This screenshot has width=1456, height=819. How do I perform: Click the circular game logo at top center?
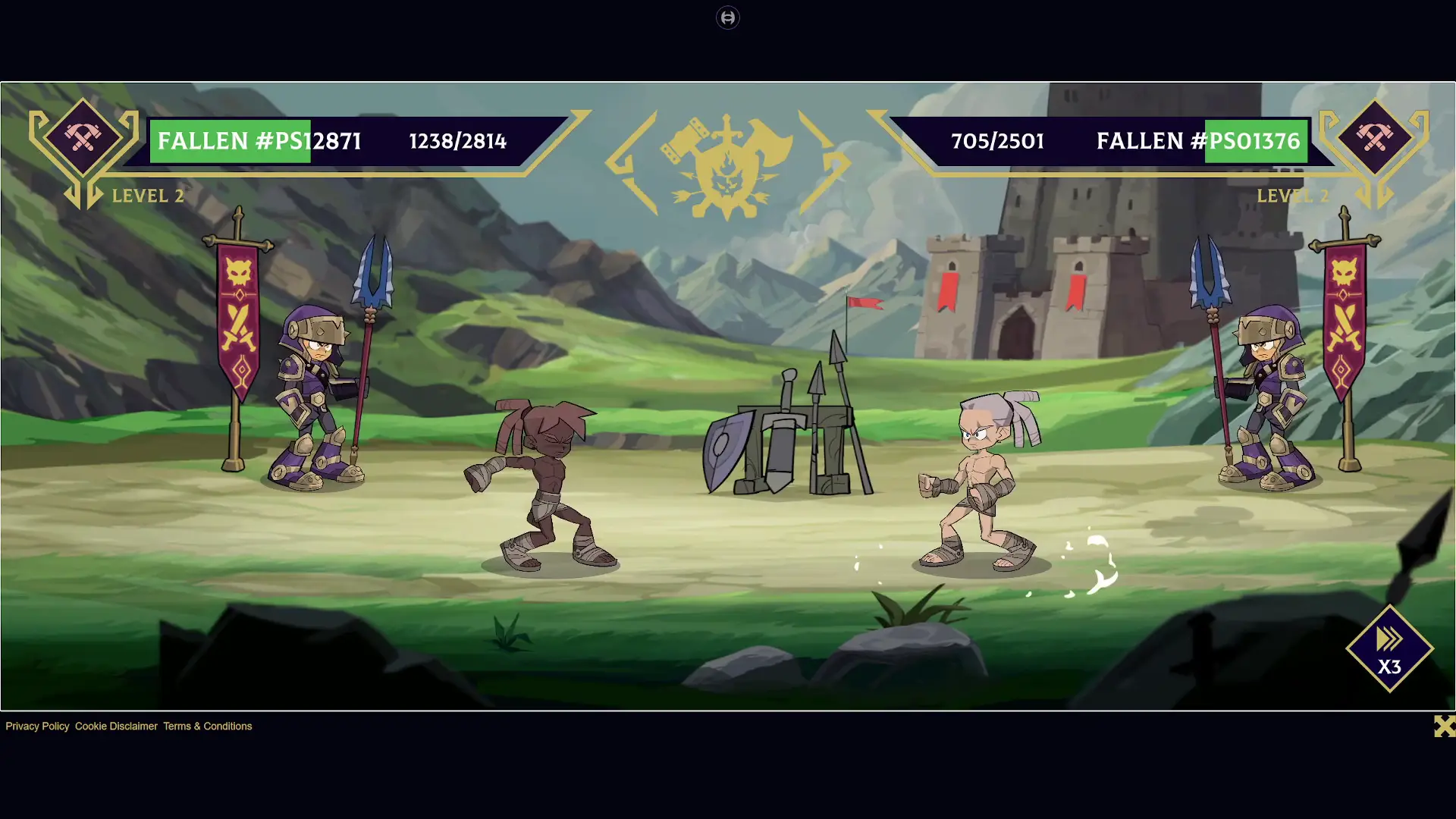[x=727, y=17]
